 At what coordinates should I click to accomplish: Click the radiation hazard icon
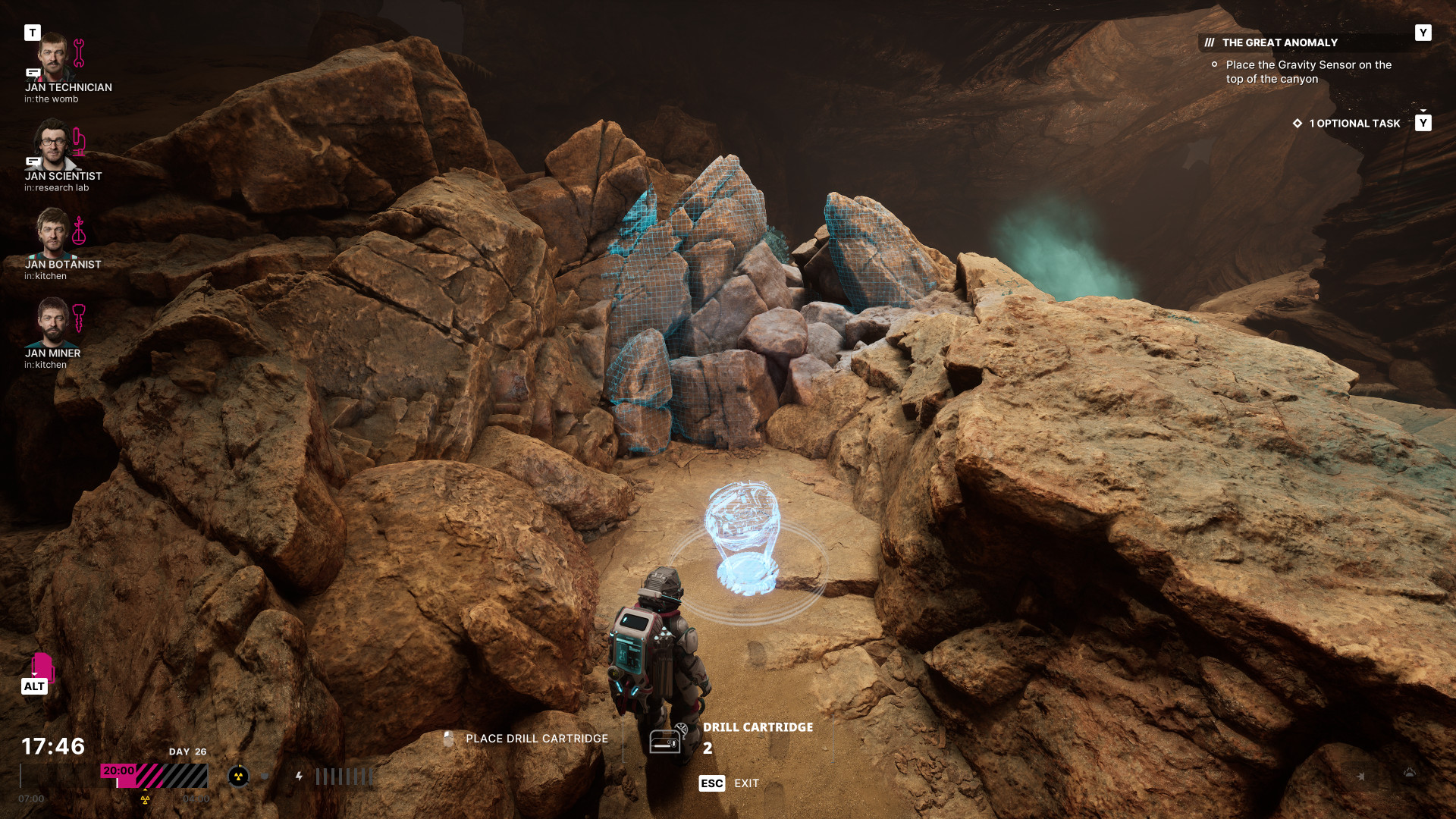(x=238, y=776)
